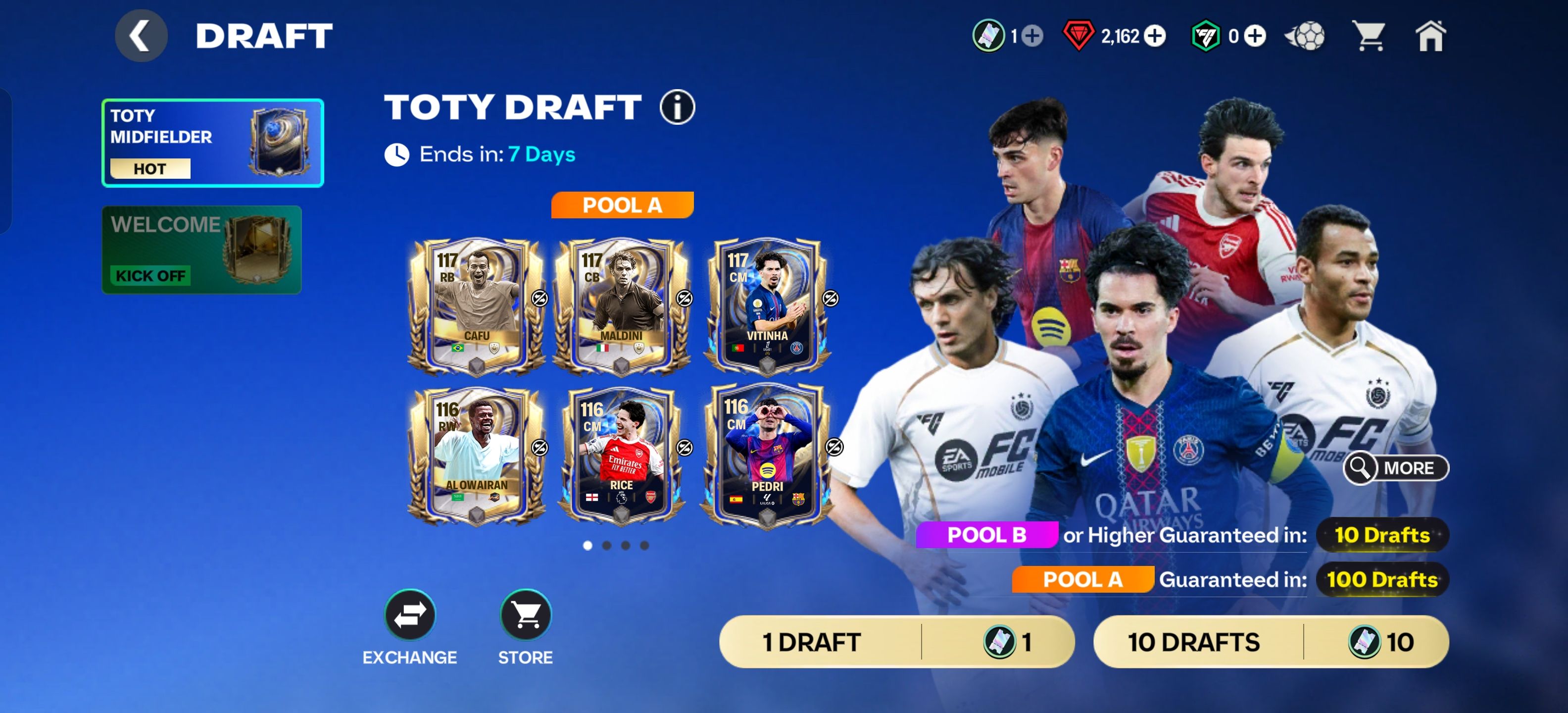
Task: Open the TOTY Draft info icon
Action: tap(677, 108)
